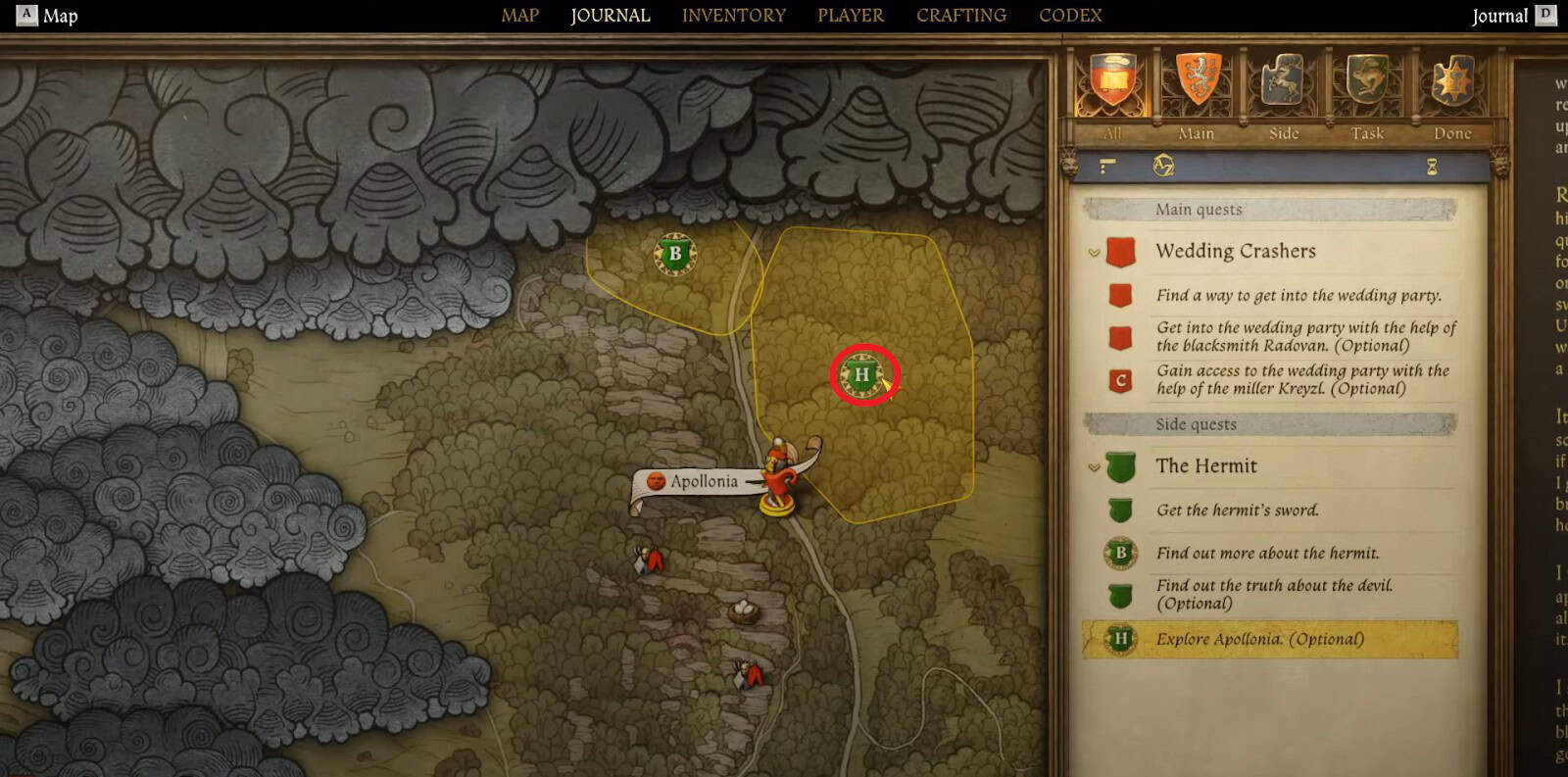Switch to the CRAFTING tab
This screenshot has height=777, width=1568.
(x=960, y=15)
